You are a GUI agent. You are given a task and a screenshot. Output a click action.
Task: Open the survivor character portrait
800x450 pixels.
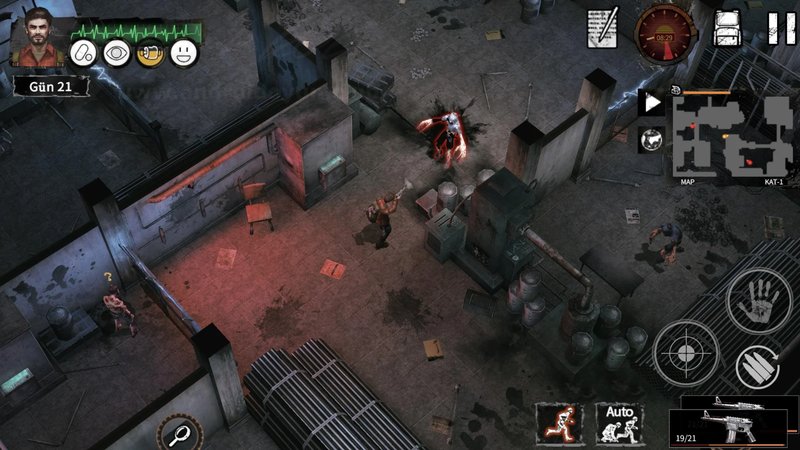tap(39, 37)
